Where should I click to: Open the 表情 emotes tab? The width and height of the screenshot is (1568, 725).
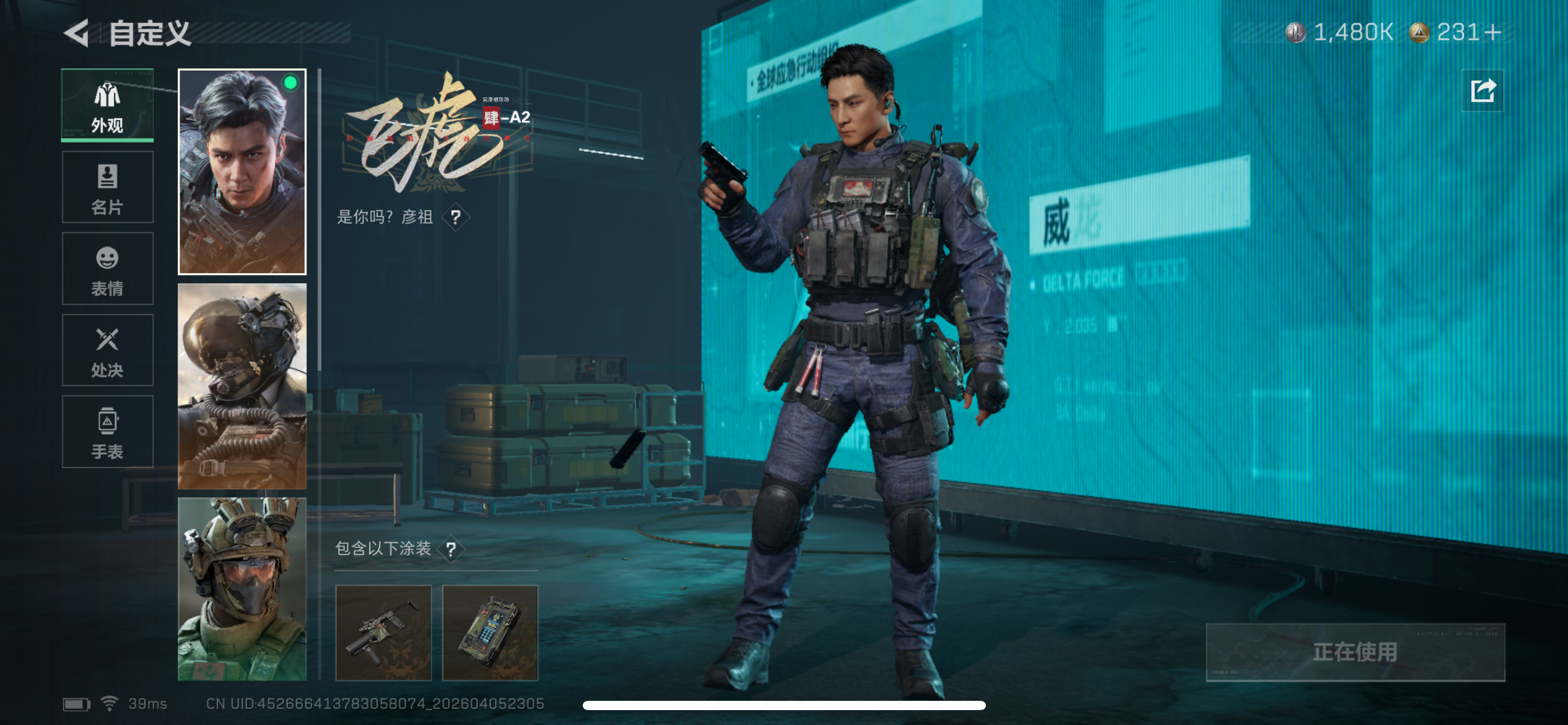click(x=108, y=268)
